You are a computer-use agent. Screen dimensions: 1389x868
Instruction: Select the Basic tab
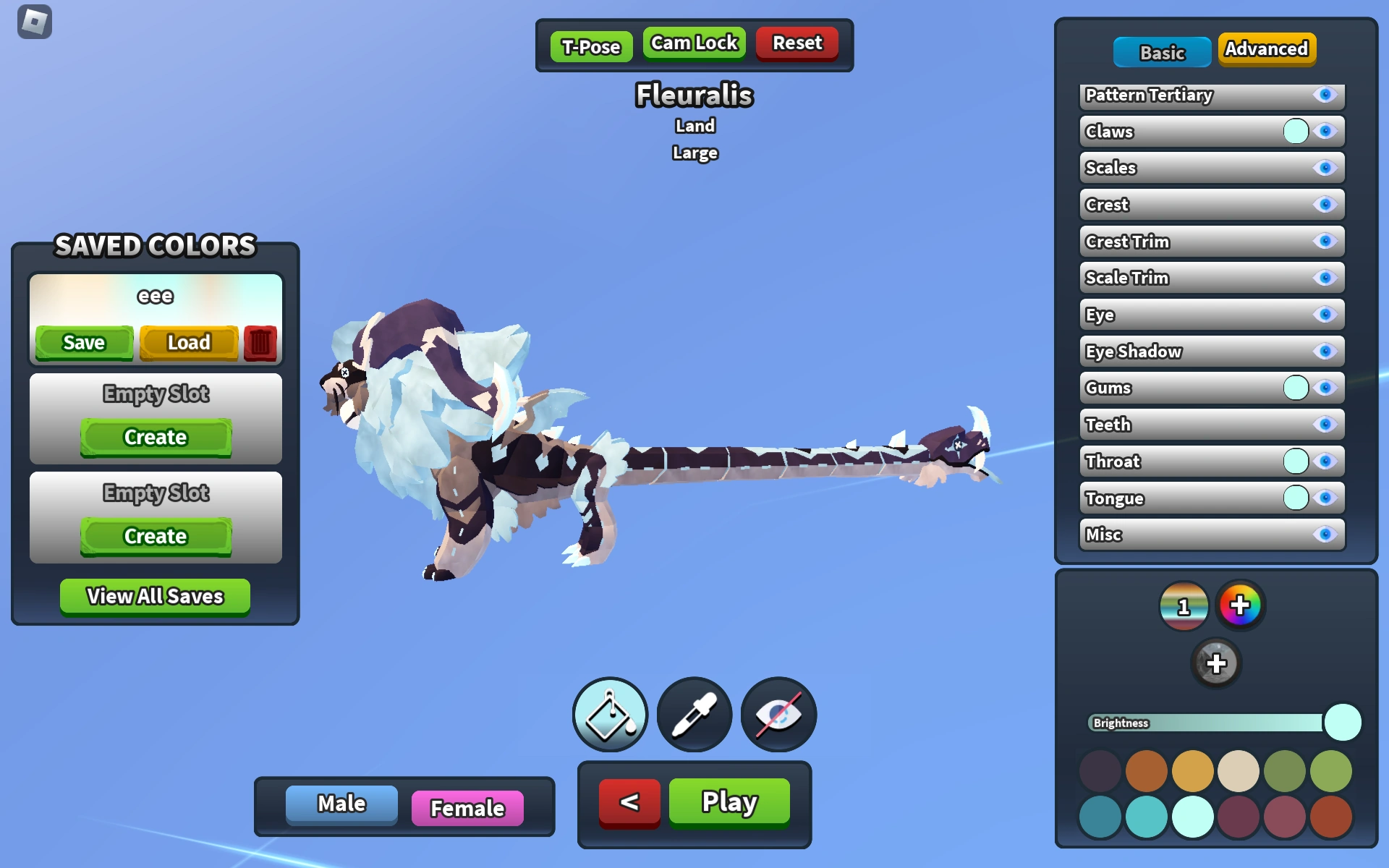pyautogui.click(x=1162, y=52)
